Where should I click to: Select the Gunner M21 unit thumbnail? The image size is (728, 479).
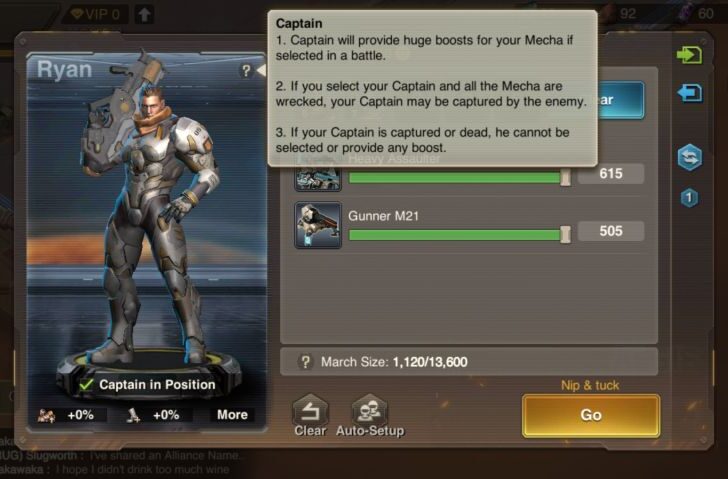click(x=318, y=225)
